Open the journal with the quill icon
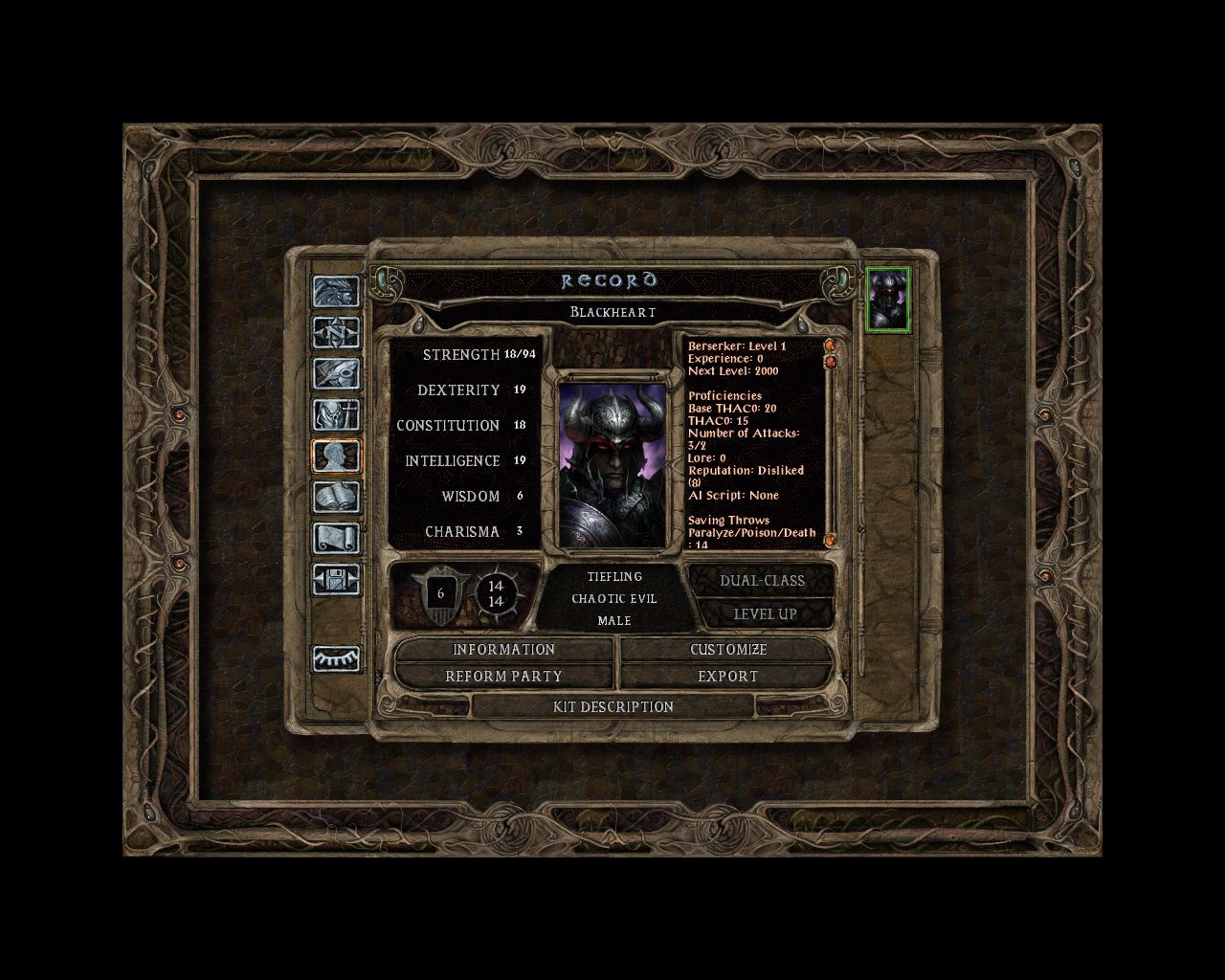The width and height of the screenshot is (1225, 980). [x=337, y=372]
